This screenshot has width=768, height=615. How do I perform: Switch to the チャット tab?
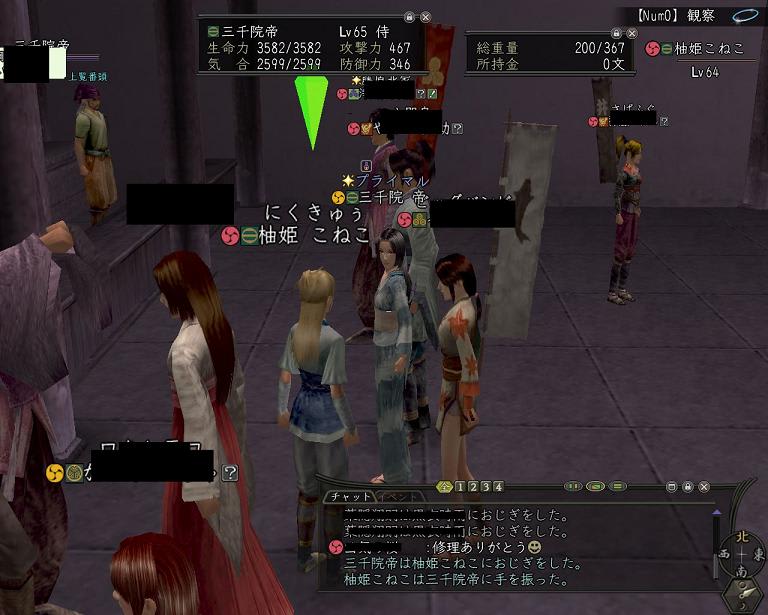click(348, 497)
